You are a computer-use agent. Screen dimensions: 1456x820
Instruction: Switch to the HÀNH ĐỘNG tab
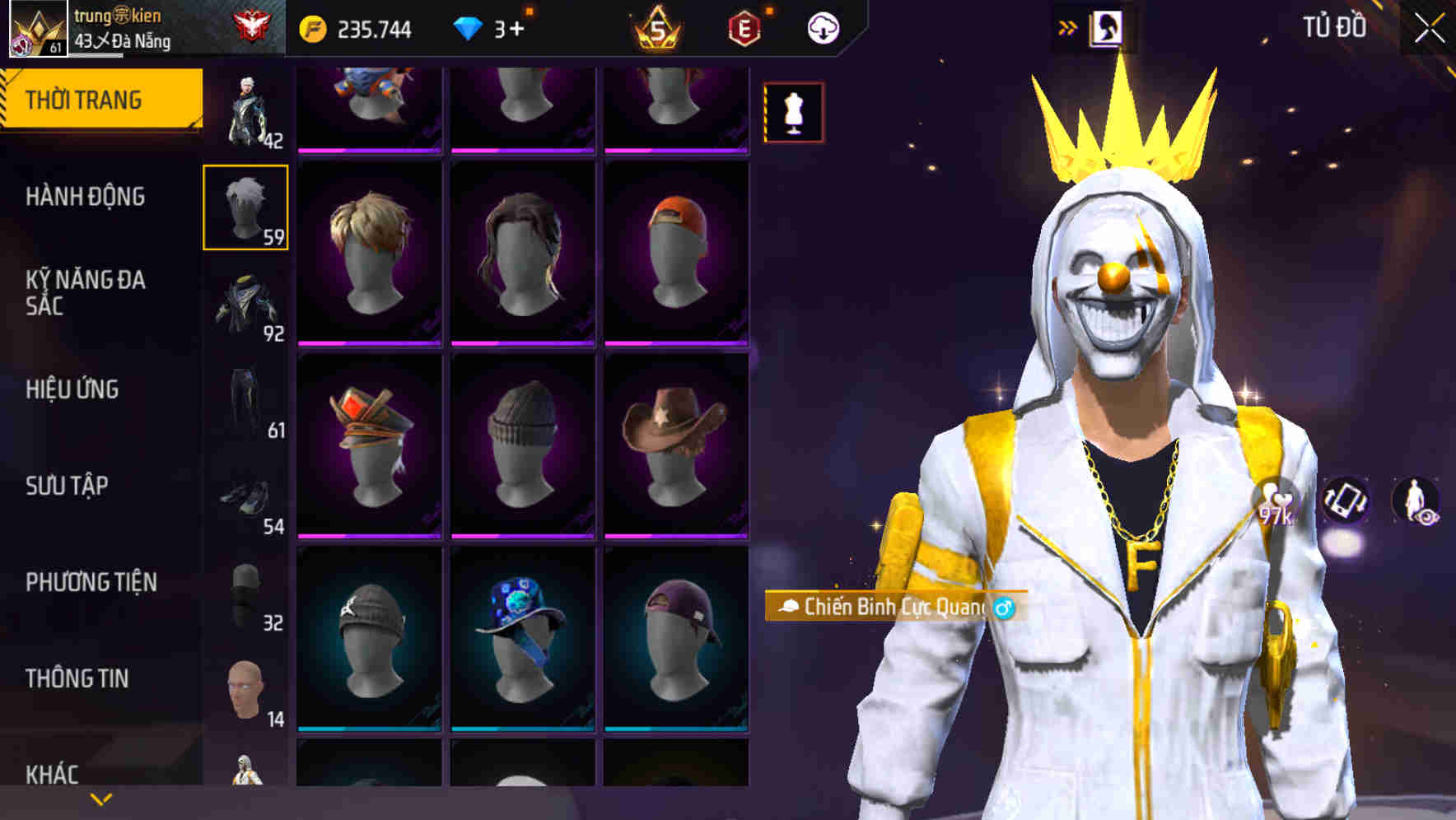coord(87,198)
